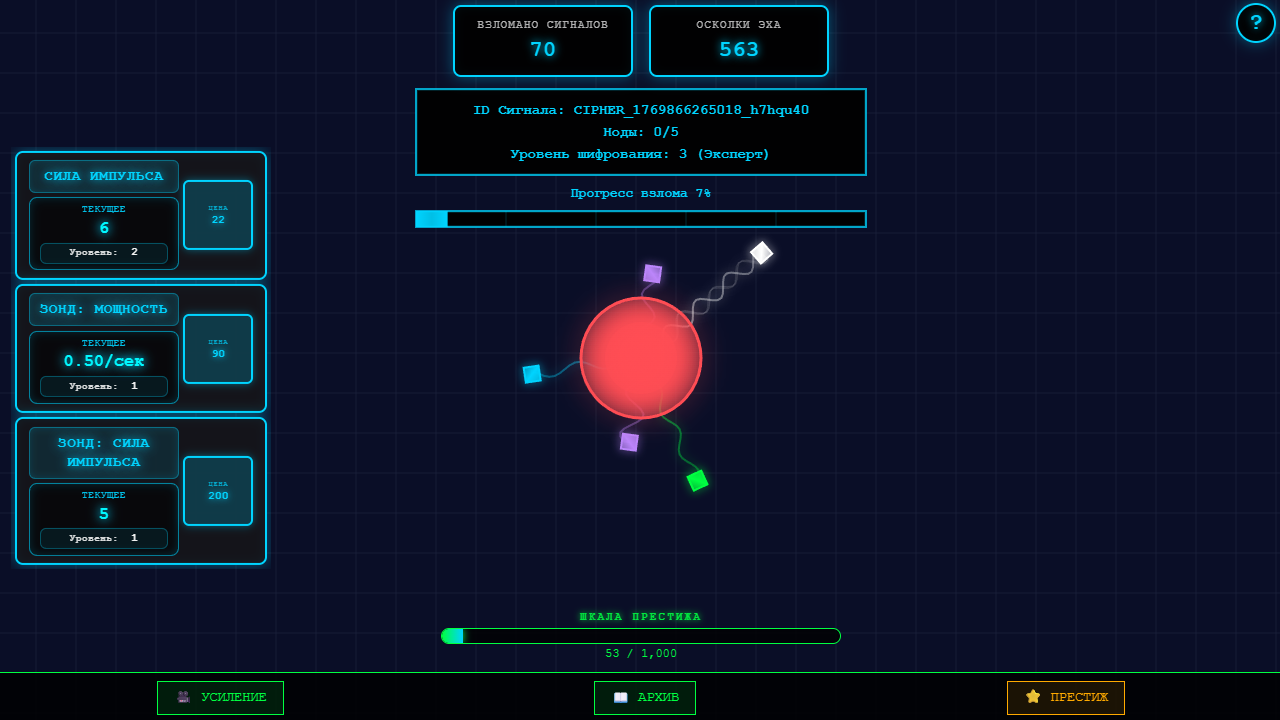
Task: Click the ШКАЛА ПРЕСТИЖА bar
Action: tap(641, 635)
